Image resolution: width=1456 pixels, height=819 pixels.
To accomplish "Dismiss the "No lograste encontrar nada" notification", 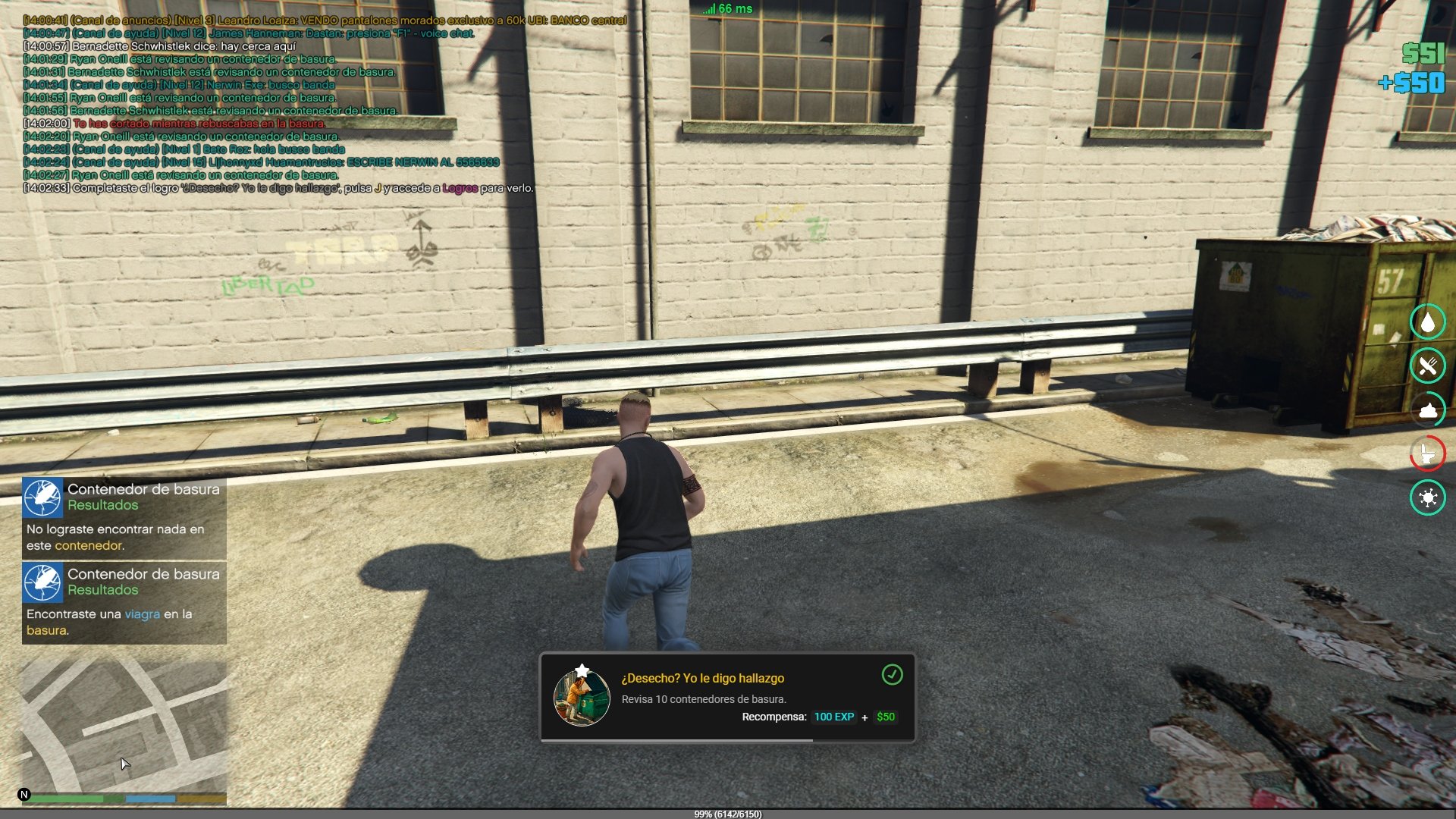I will pyautogui.click(x=124, y=518).
